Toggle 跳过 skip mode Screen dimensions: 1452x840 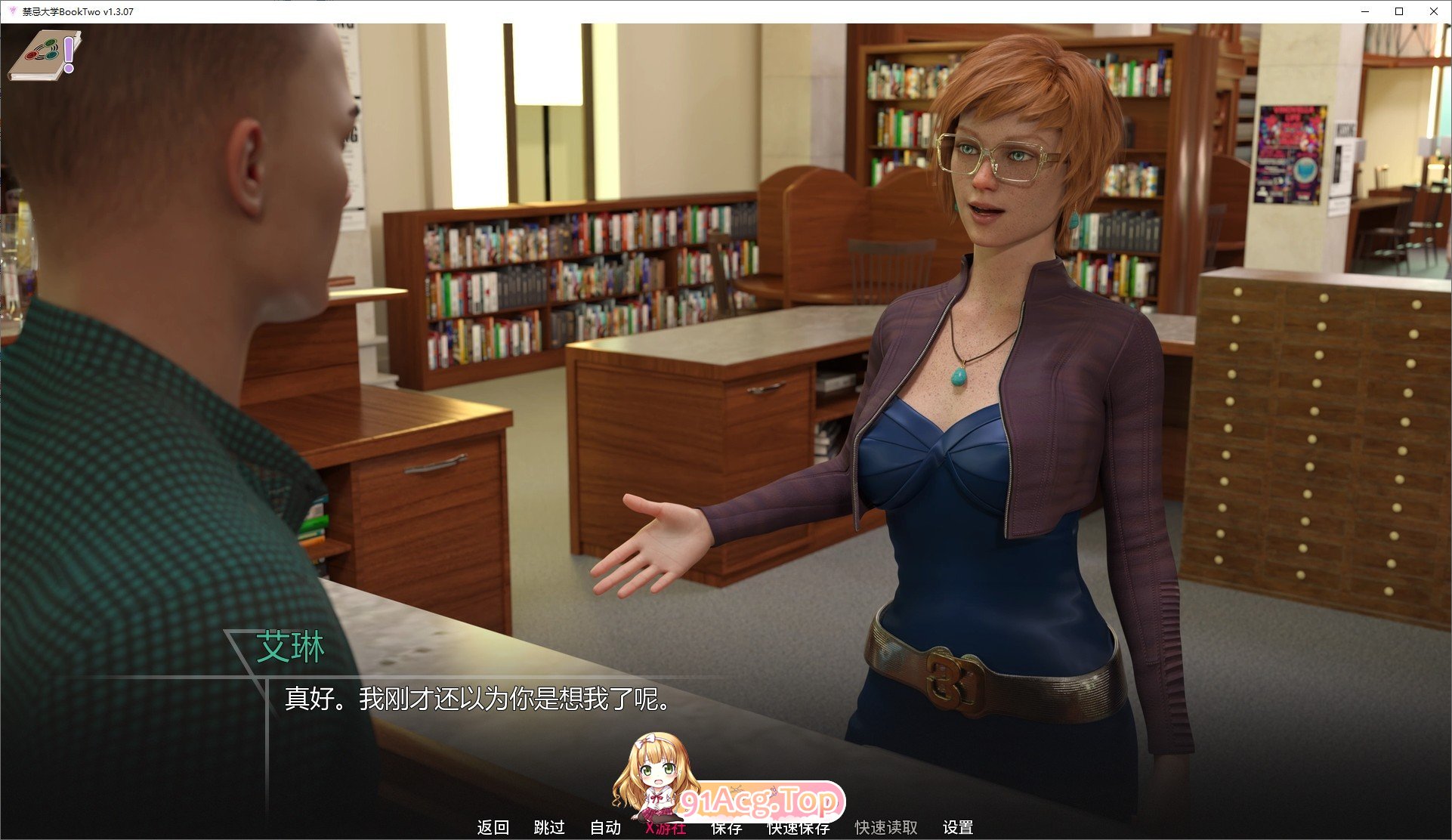549,827
